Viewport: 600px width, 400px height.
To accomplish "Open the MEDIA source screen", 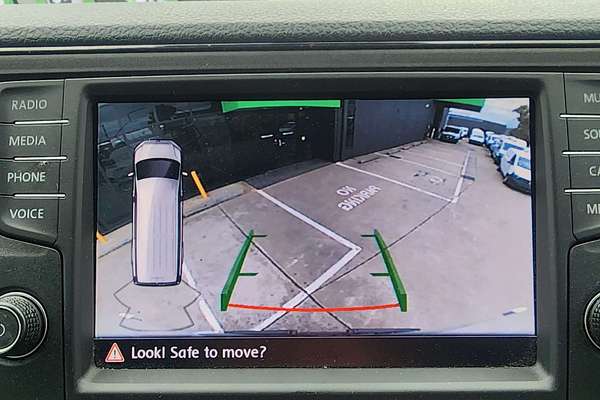I will coord(28,141).
